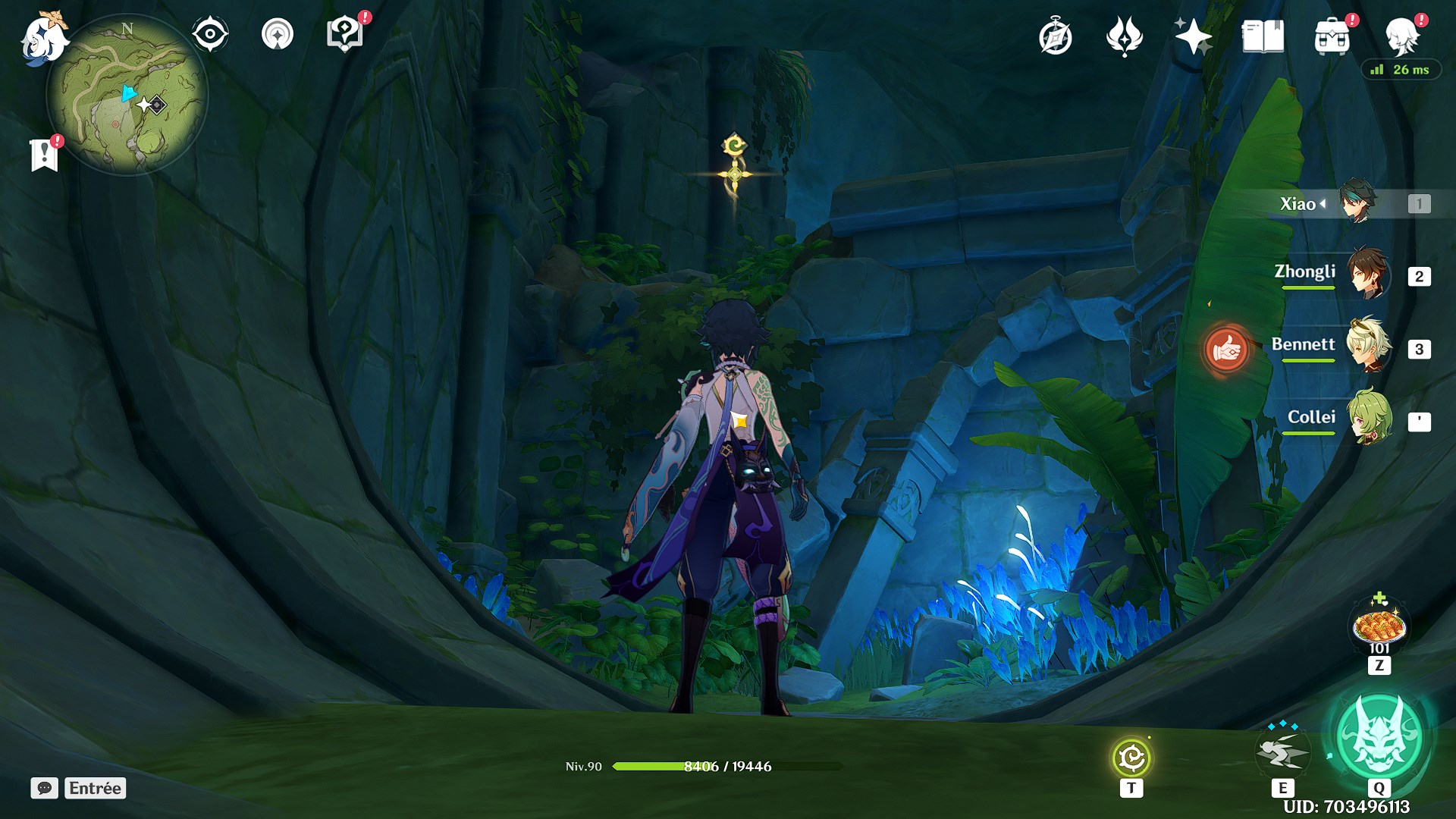Cast Xiao's Elemental Burst mask
This screenshot has height=819, width=1456.
pyautogui.click(x=1379, y=734)
